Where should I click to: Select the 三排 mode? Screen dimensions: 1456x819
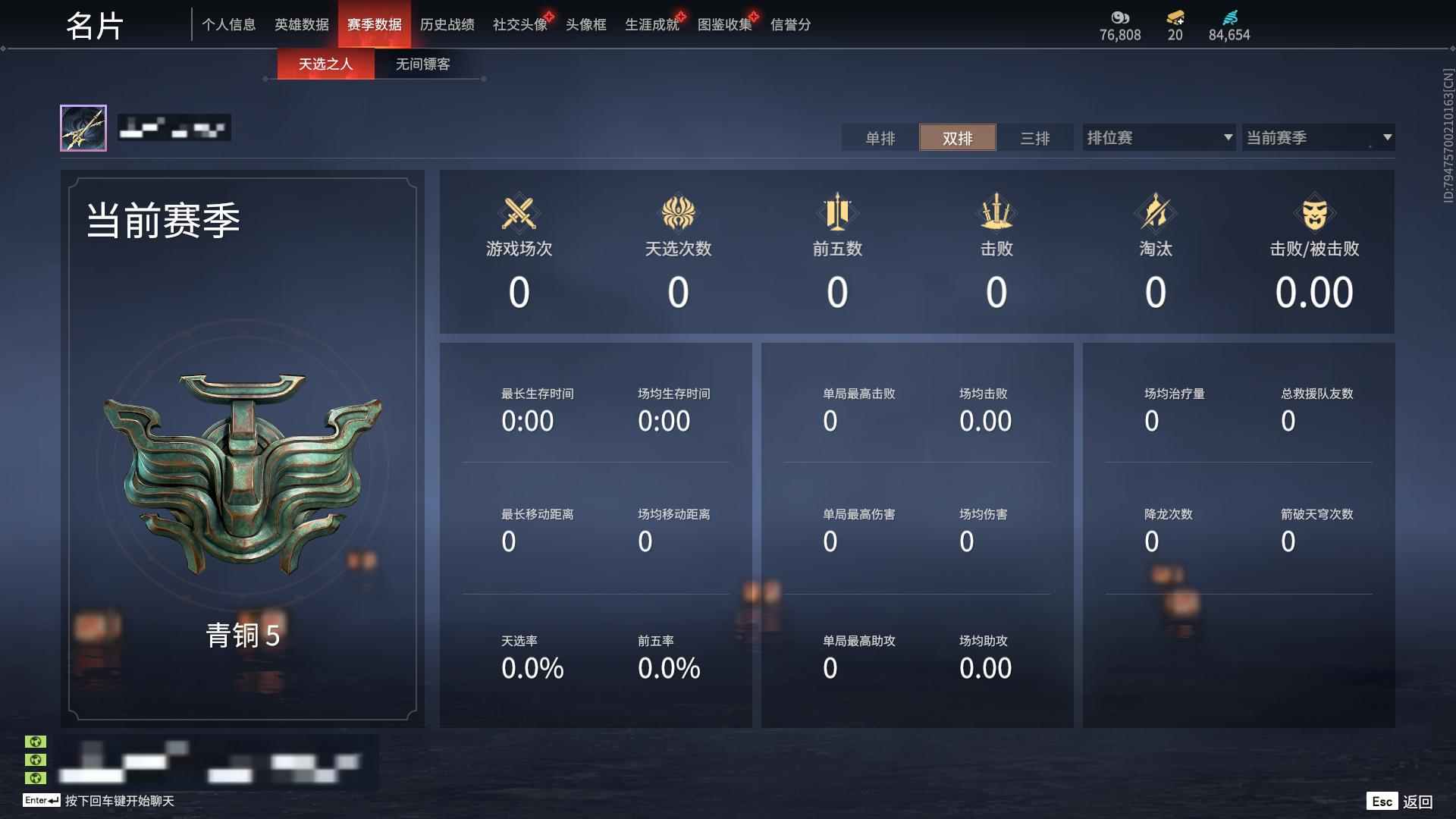point(1035,138)
